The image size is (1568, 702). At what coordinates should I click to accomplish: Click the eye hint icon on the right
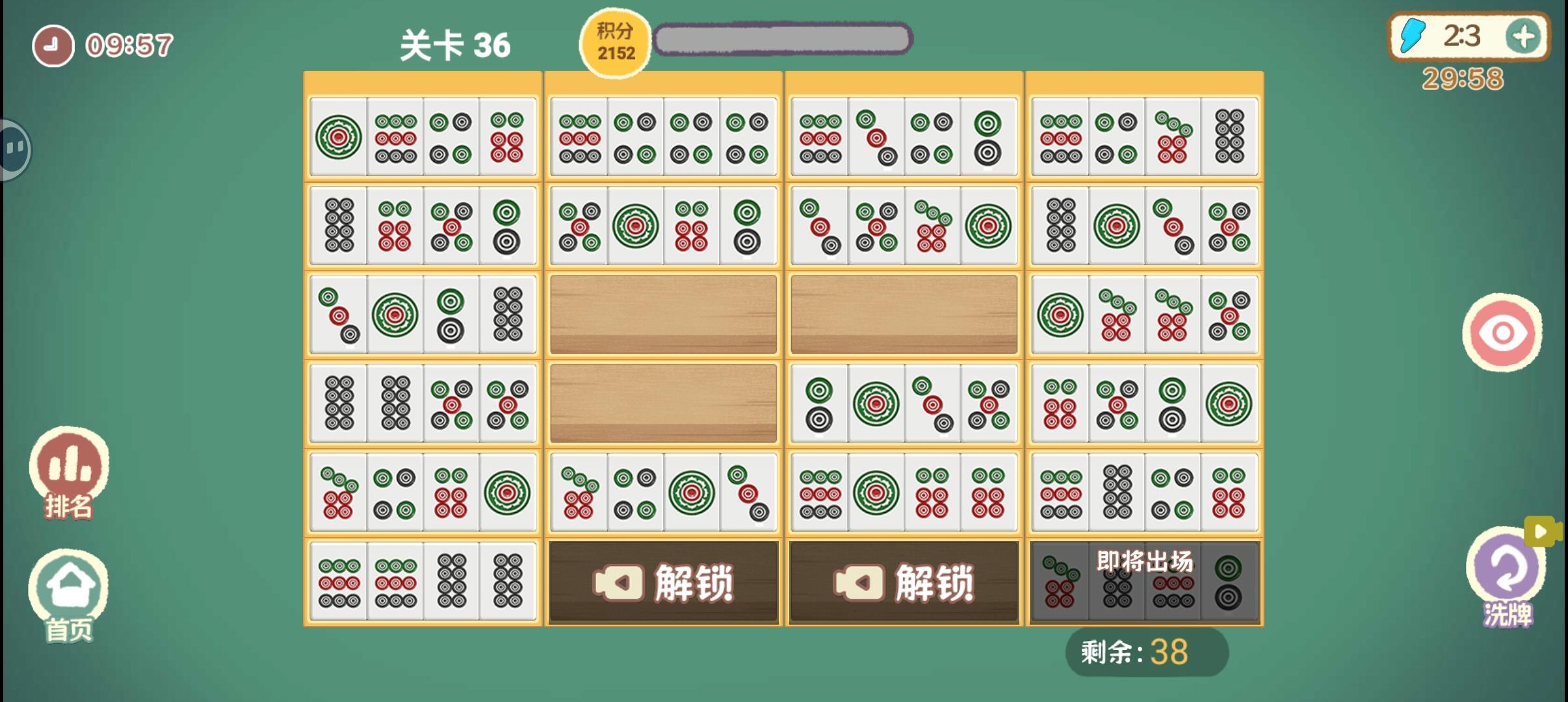[x=1502, y=331]
